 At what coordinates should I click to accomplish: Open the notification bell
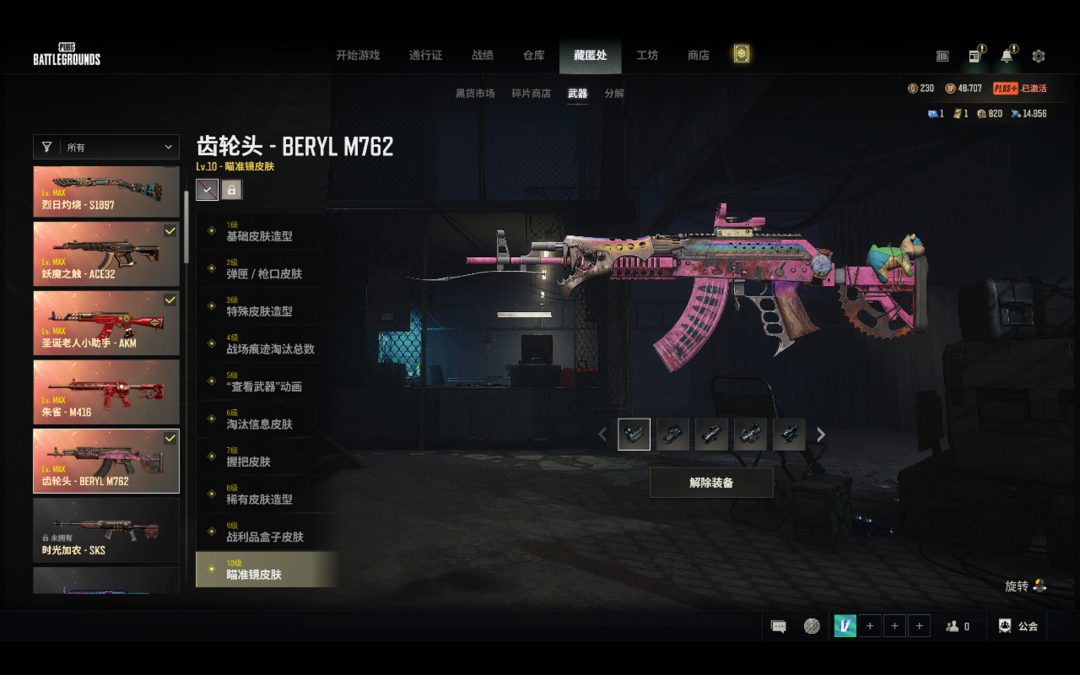[x=1006, y=56]
